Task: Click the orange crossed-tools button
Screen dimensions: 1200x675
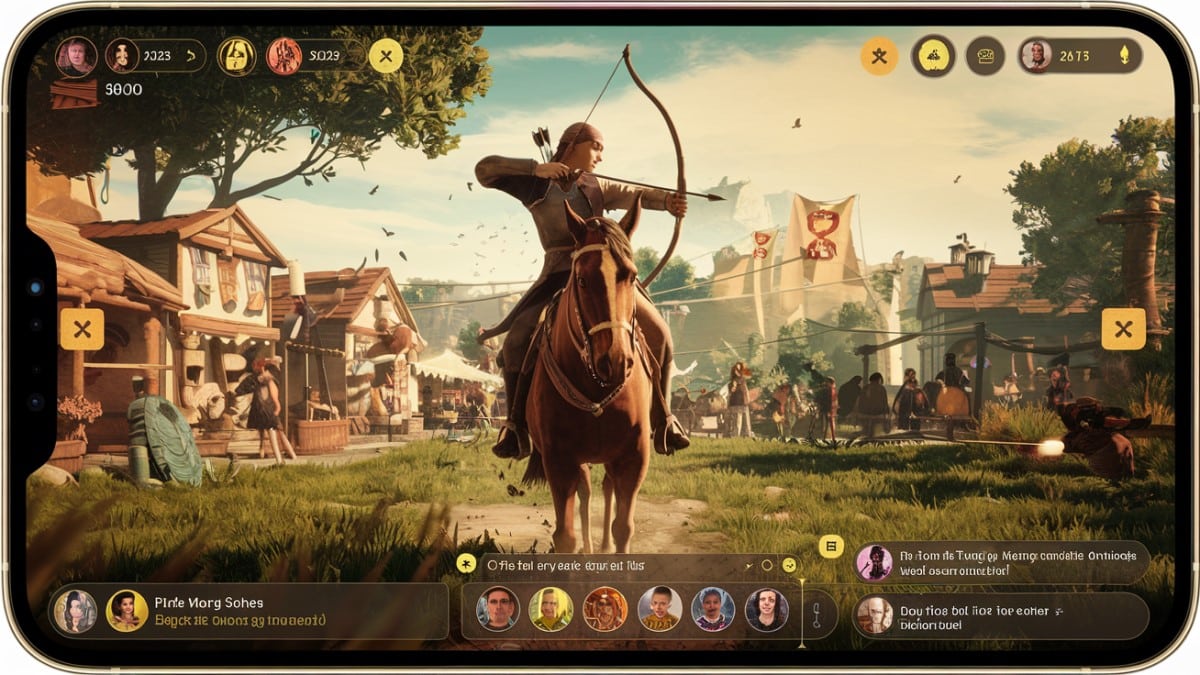Action: pos(879,56)
